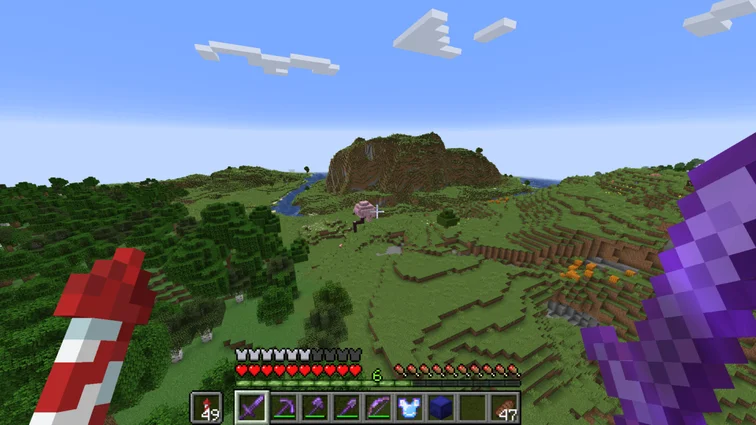Screen dimensions: 756x425
Task: Choose the cooked meat stack of 47
Action: (504, 407)
